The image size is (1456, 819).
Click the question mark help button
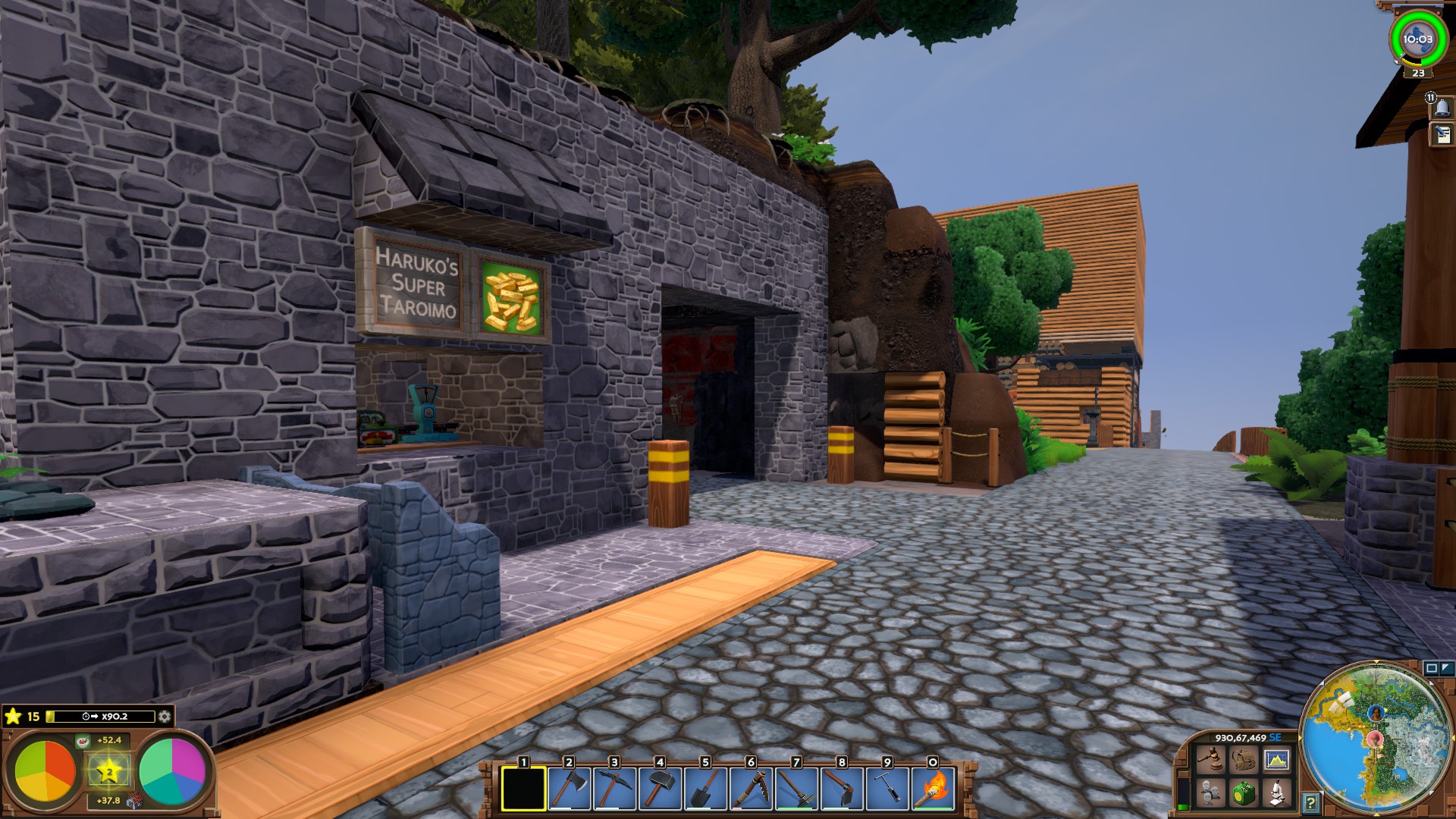click(x=1310, y=802)
